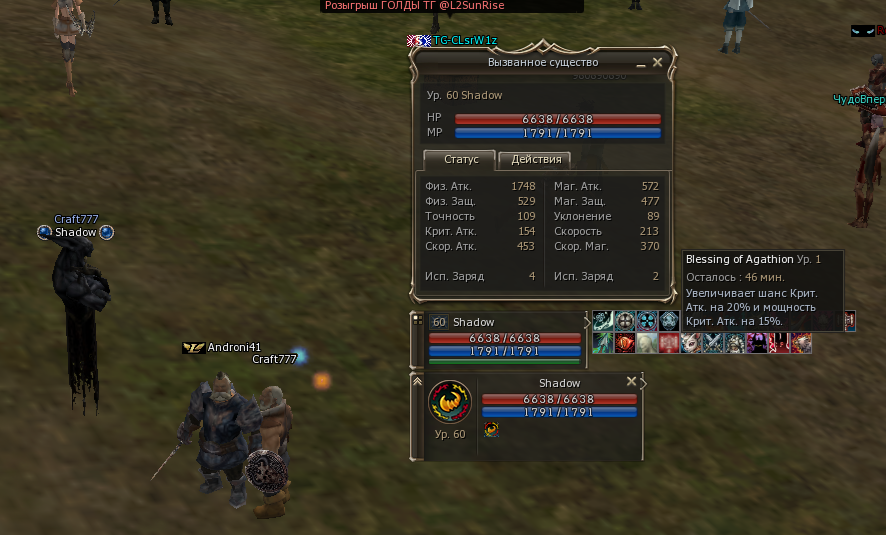Screen dimensions: 886x535
Task: Select the crossed swords buff icon
Action: (x=713, y=343)
